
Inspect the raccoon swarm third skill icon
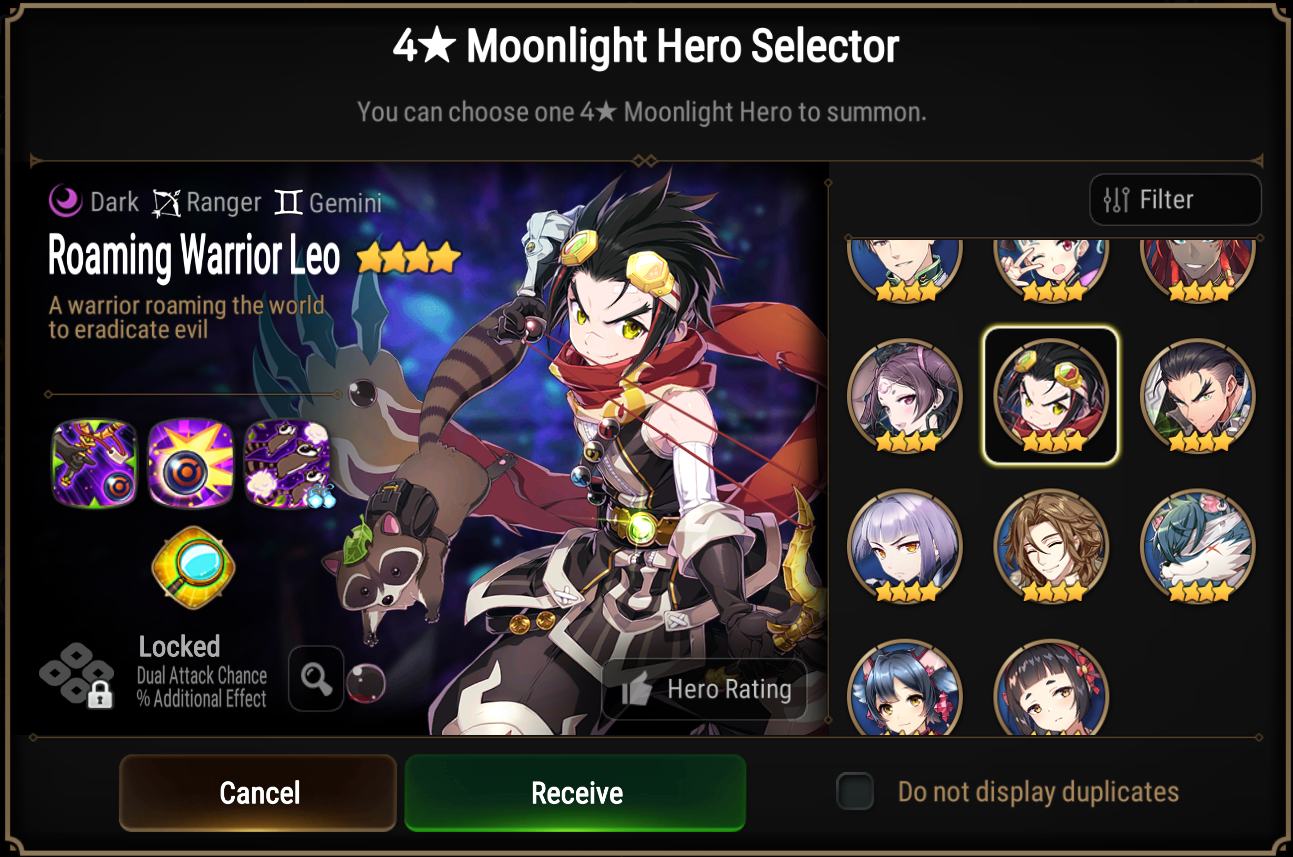click(288, 463)
